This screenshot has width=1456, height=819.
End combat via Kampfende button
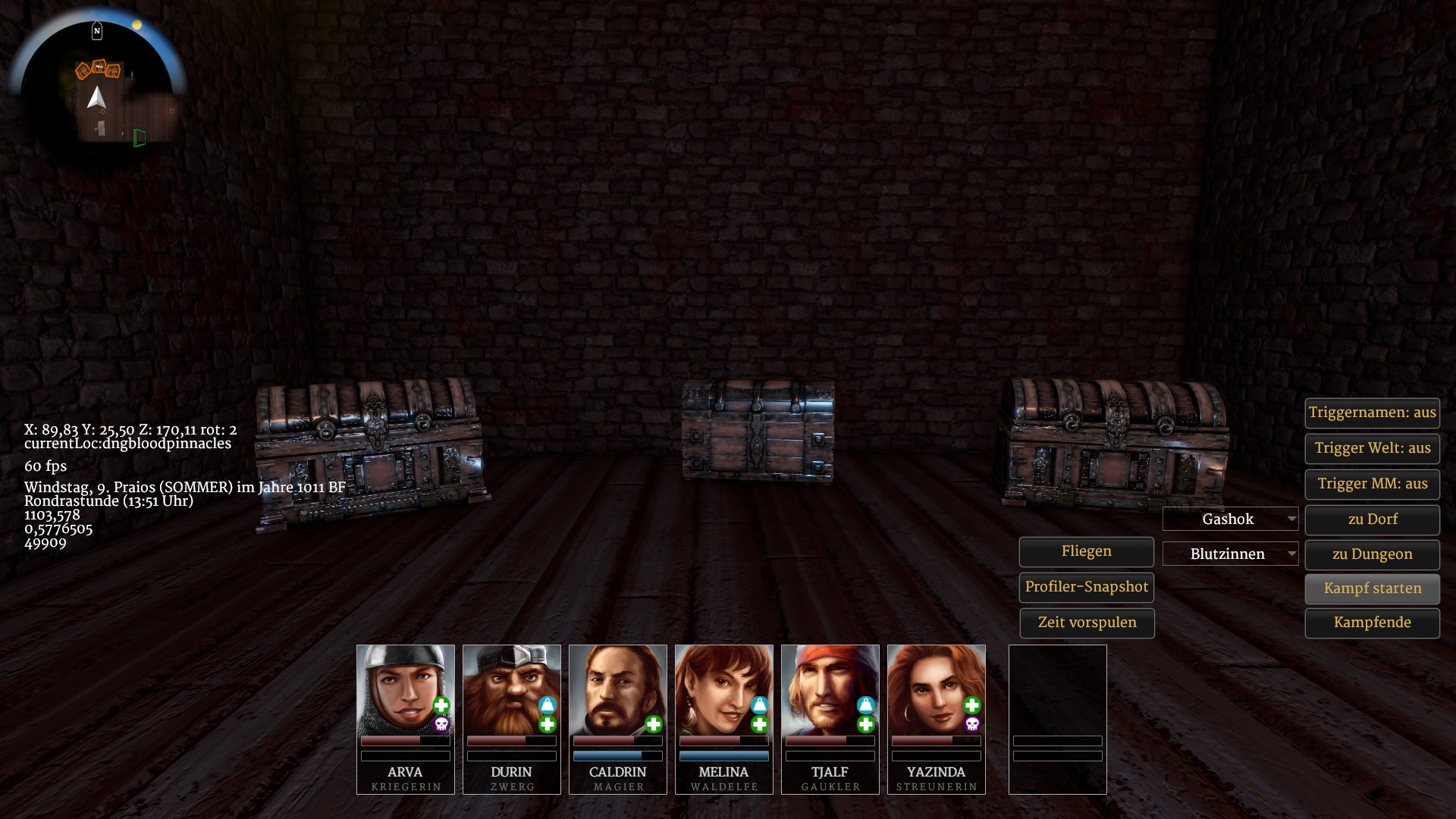point(1372,623)
